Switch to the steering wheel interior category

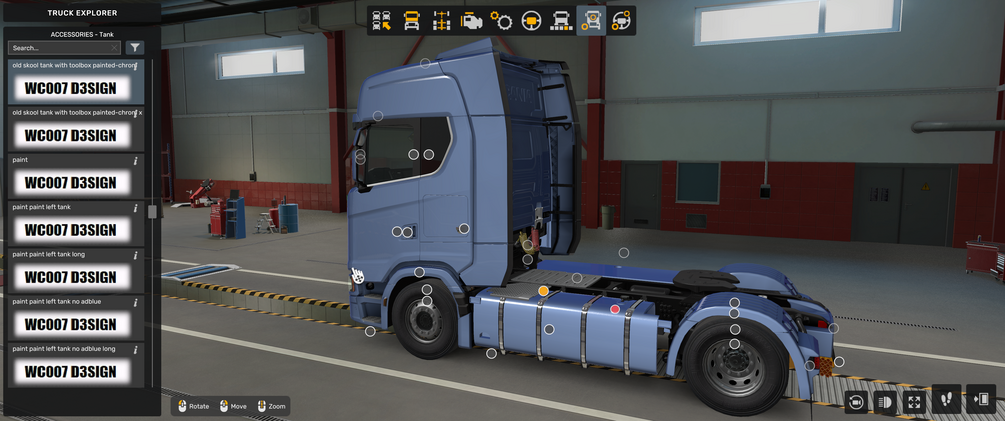pos(531,21)
